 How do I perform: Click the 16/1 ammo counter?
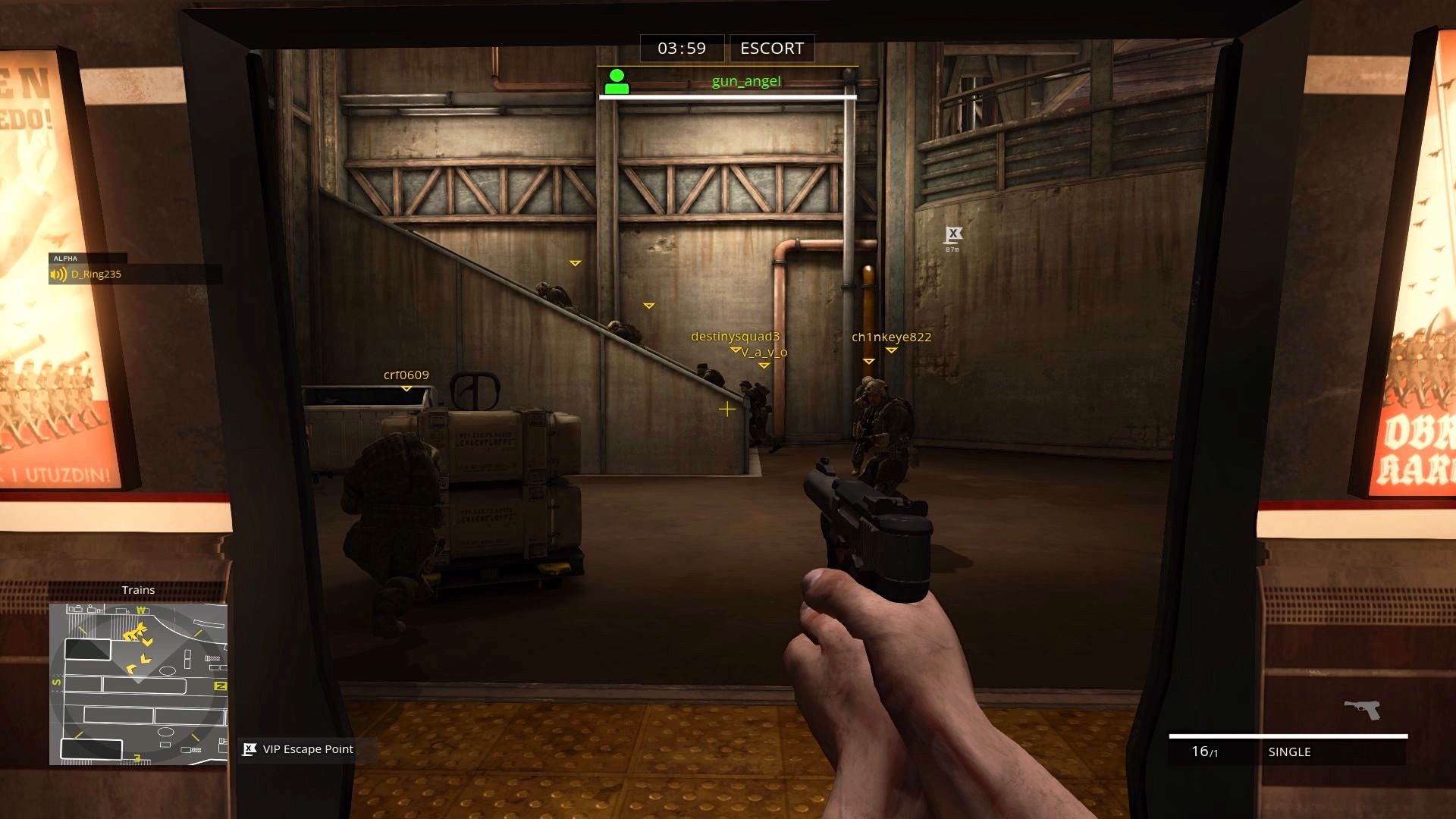(x=1204, y=752)
